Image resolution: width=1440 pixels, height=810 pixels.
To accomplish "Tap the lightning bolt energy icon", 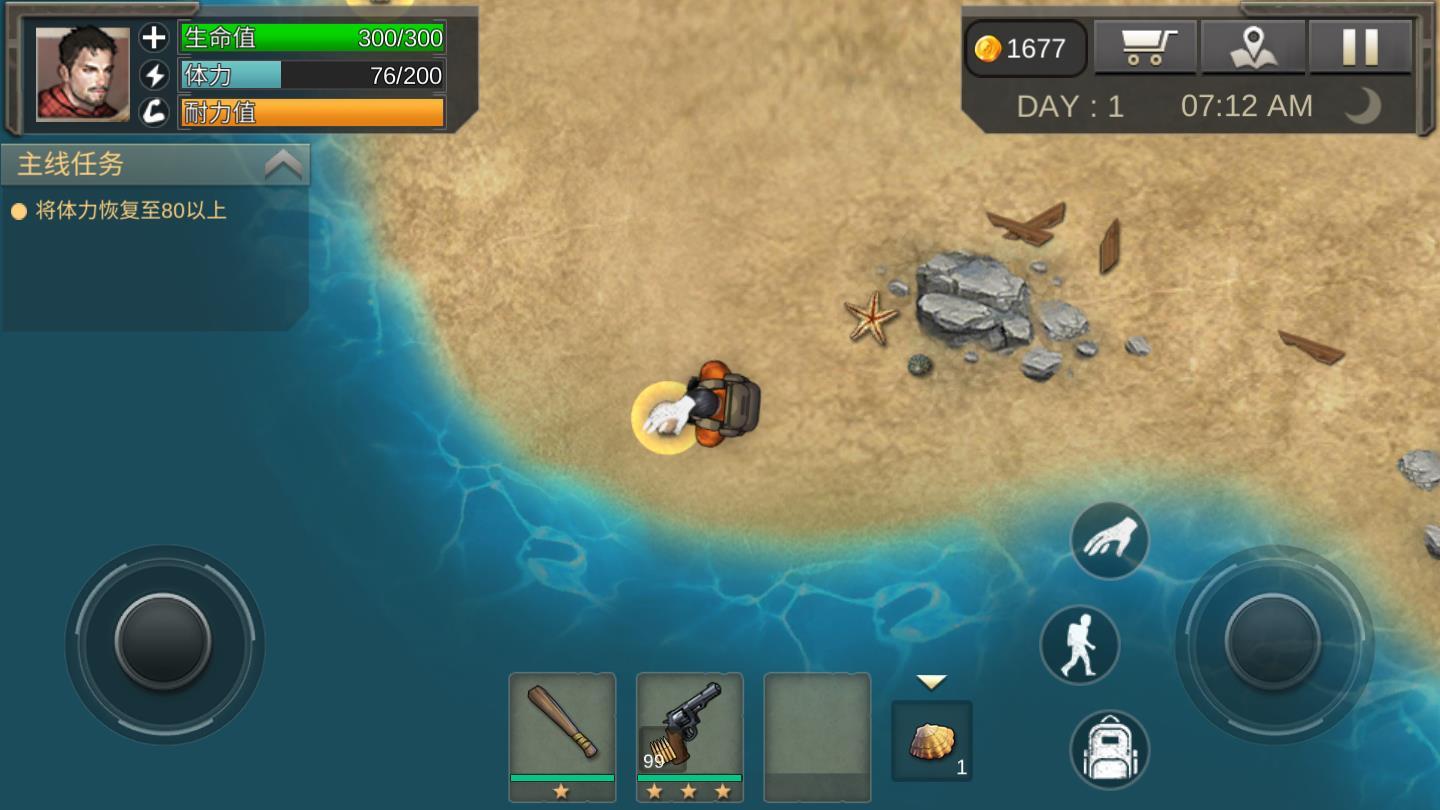I will pos(154,75).
